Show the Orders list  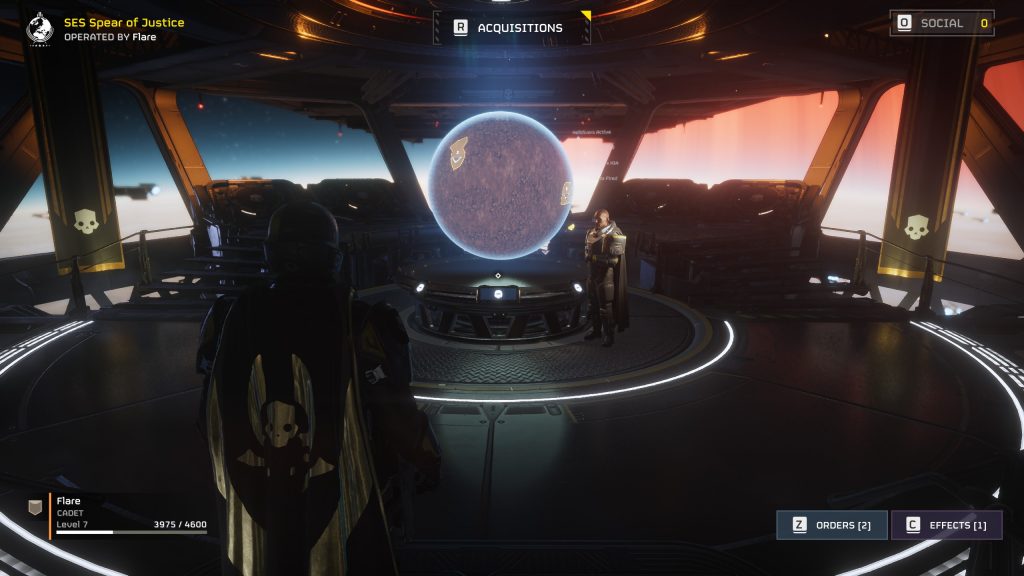coord(831,525)
